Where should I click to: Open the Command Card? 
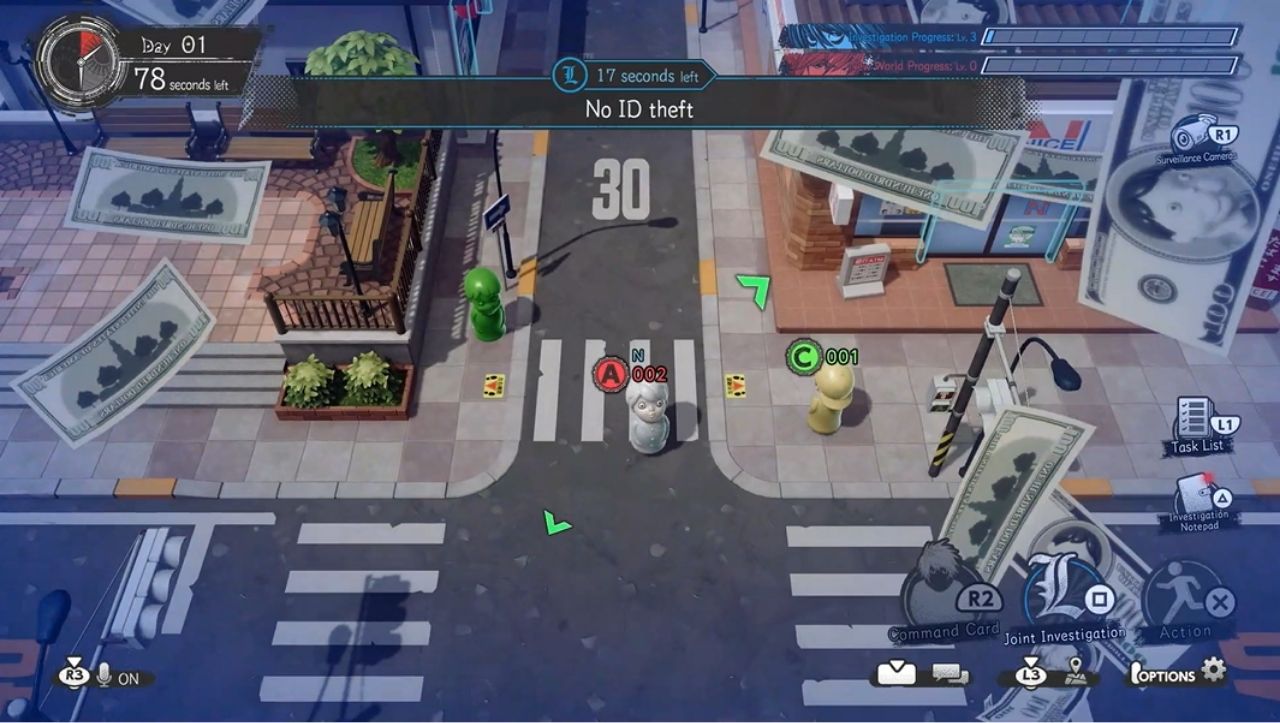click(945, 595)
